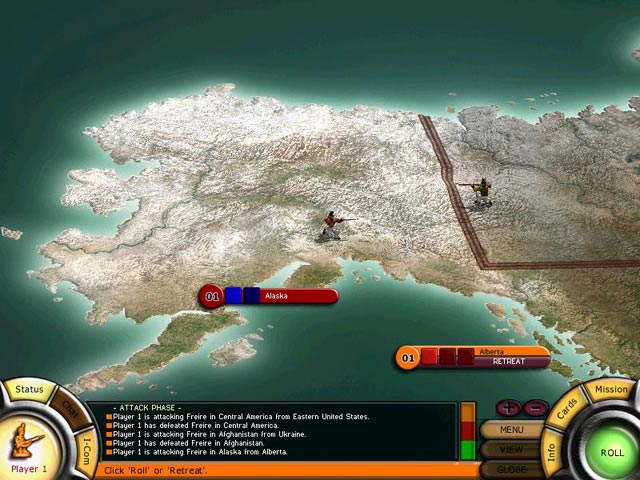640x480 pixels.
Task: Zoom out with the minus button
Action: (534, 408)
